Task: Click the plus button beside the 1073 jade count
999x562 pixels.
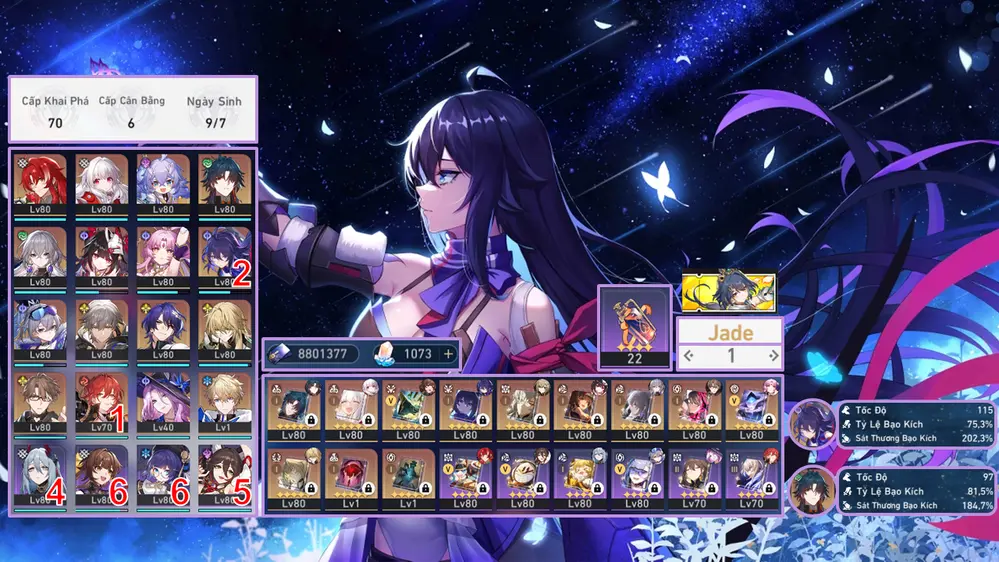Action: 449,353
